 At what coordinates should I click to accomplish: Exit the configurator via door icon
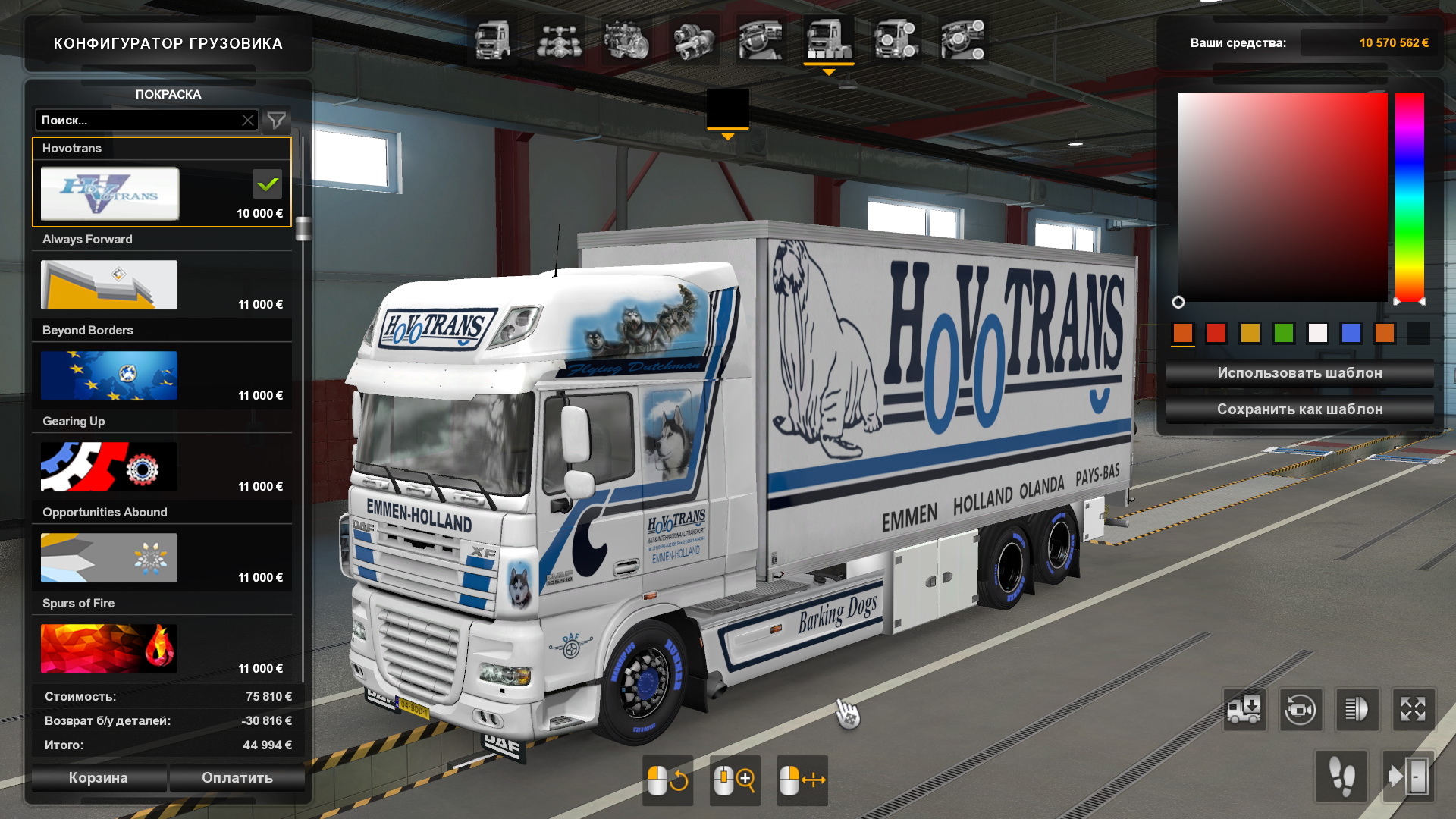pos(1408,777)
